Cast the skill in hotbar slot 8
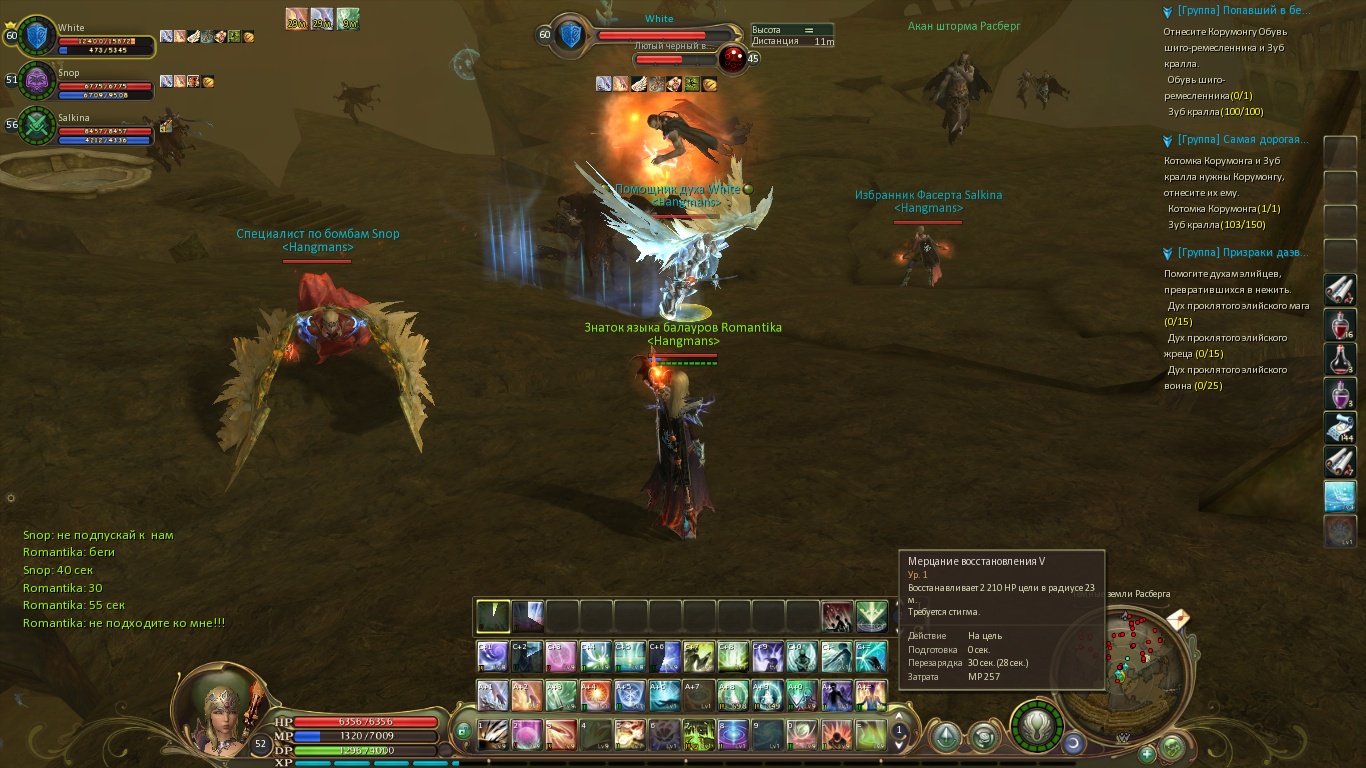The image size is (1366, 768). 733,734
